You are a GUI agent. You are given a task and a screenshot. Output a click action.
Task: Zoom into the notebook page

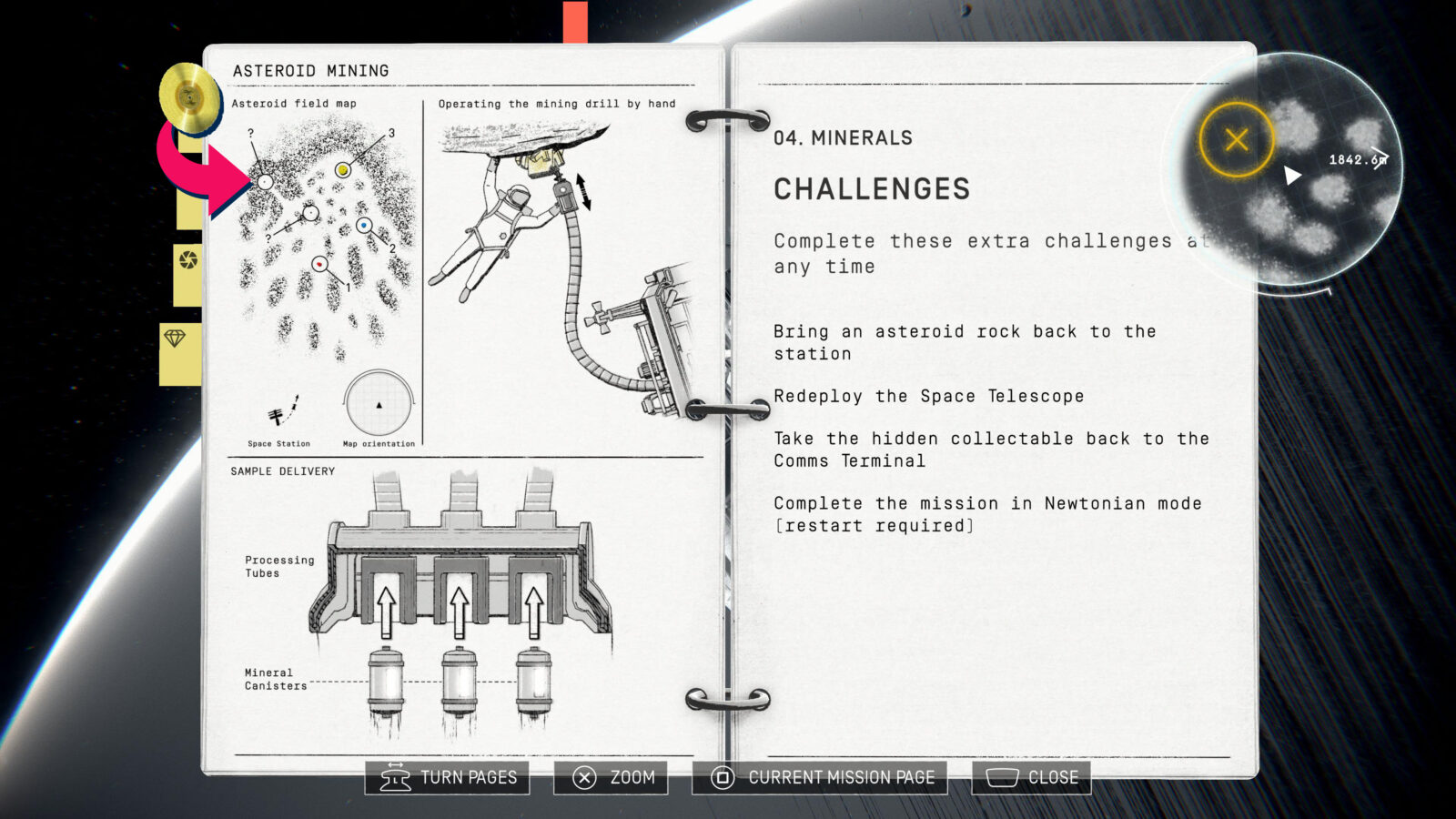[612, 778]
